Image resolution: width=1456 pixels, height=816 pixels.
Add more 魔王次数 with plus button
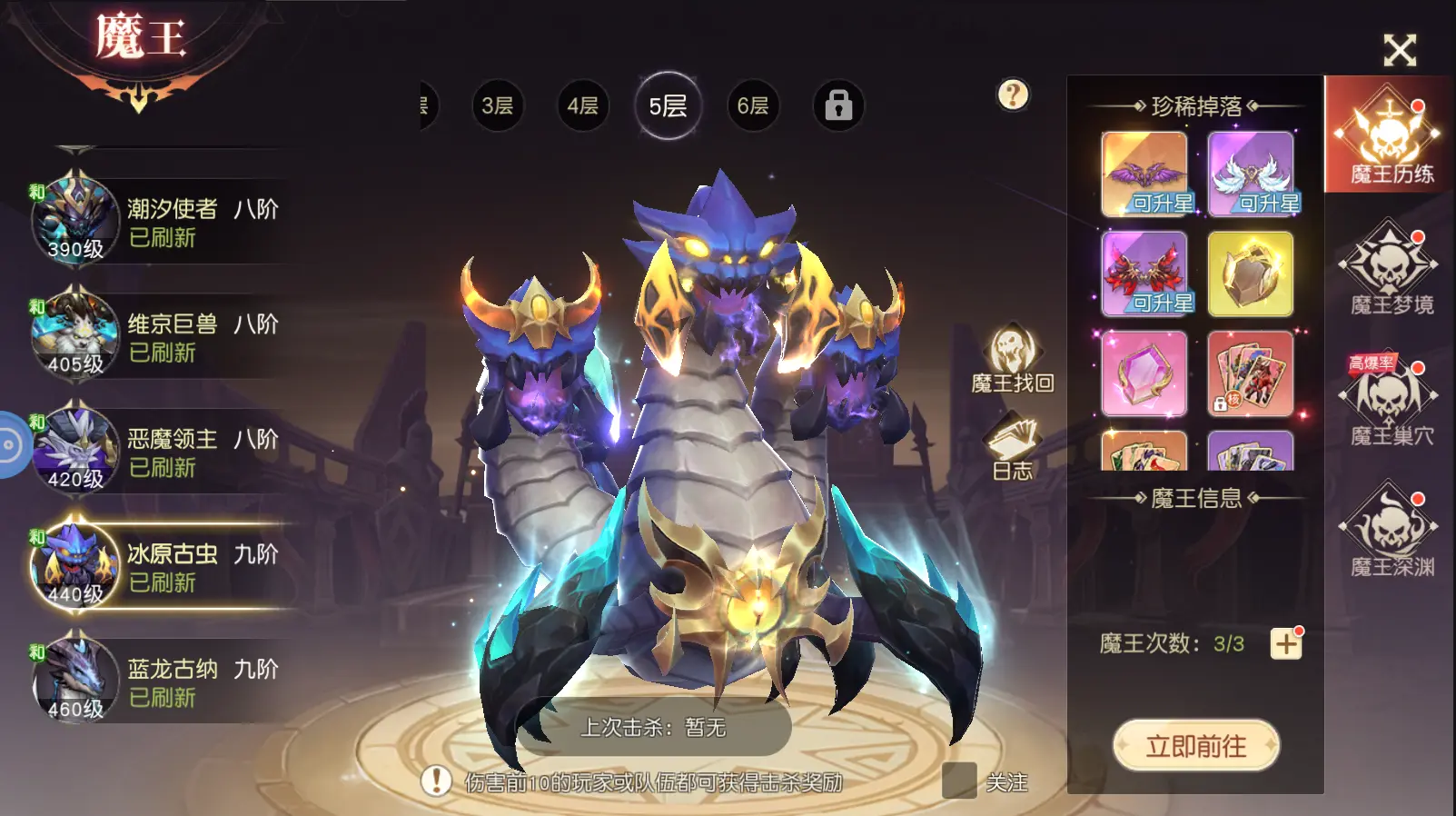point(1285,644)
